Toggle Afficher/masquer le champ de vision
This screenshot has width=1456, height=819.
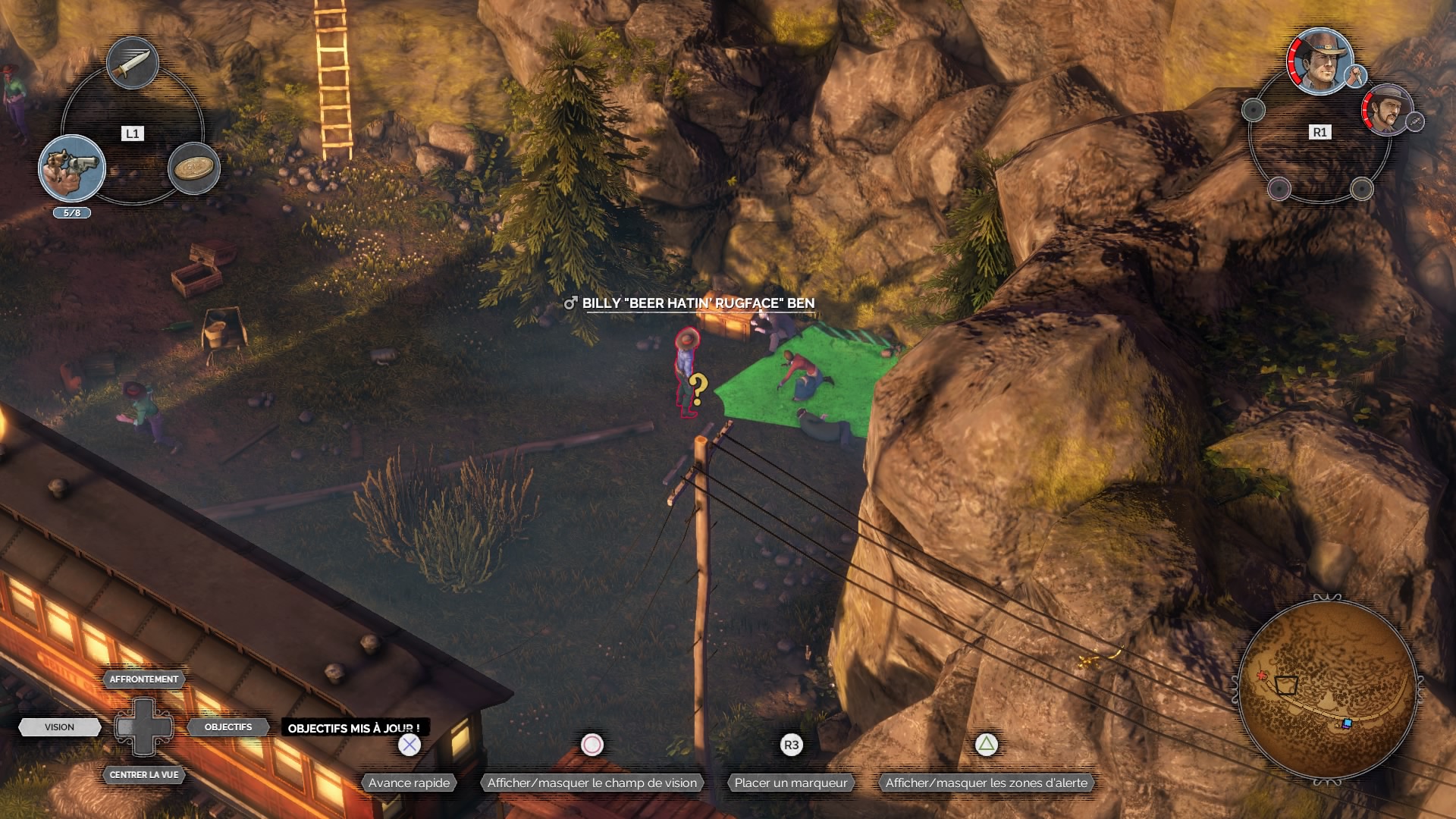click(x=591, y=783)
